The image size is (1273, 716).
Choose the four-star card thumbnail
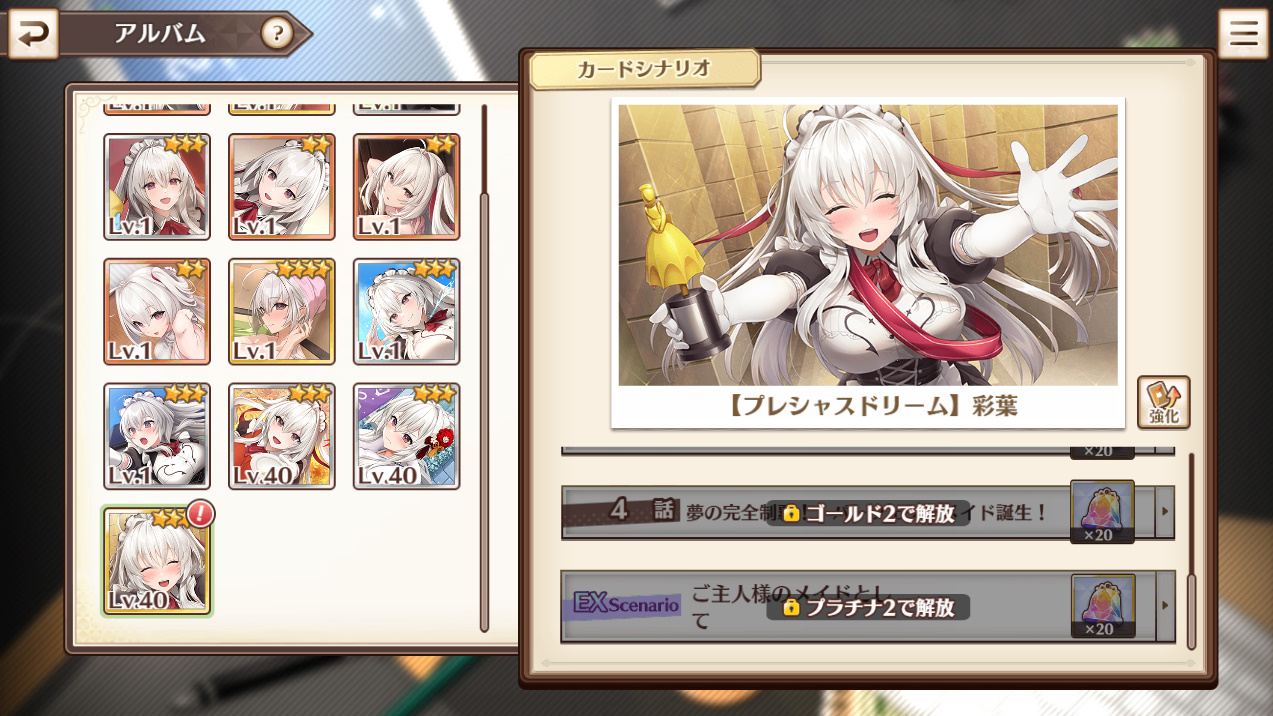[281, 311]
